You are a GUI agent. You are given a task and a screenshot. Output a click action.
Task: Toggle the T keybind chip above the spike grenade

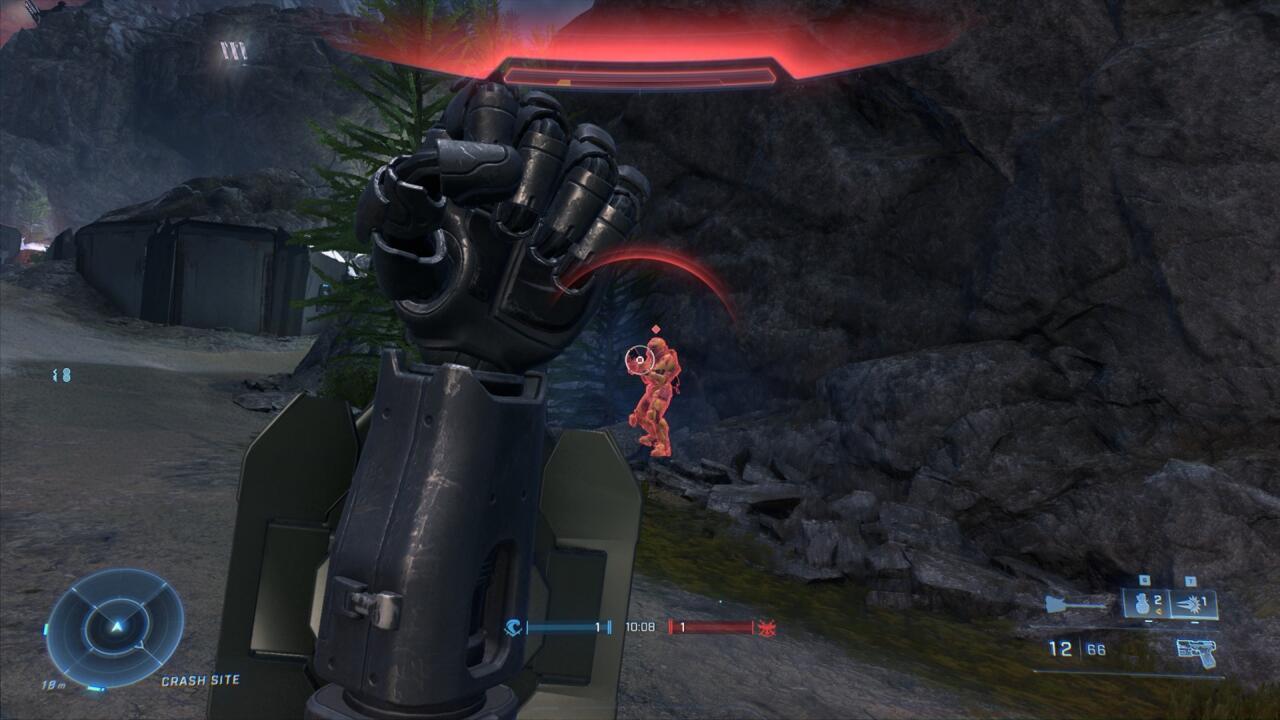(1190, 580)
